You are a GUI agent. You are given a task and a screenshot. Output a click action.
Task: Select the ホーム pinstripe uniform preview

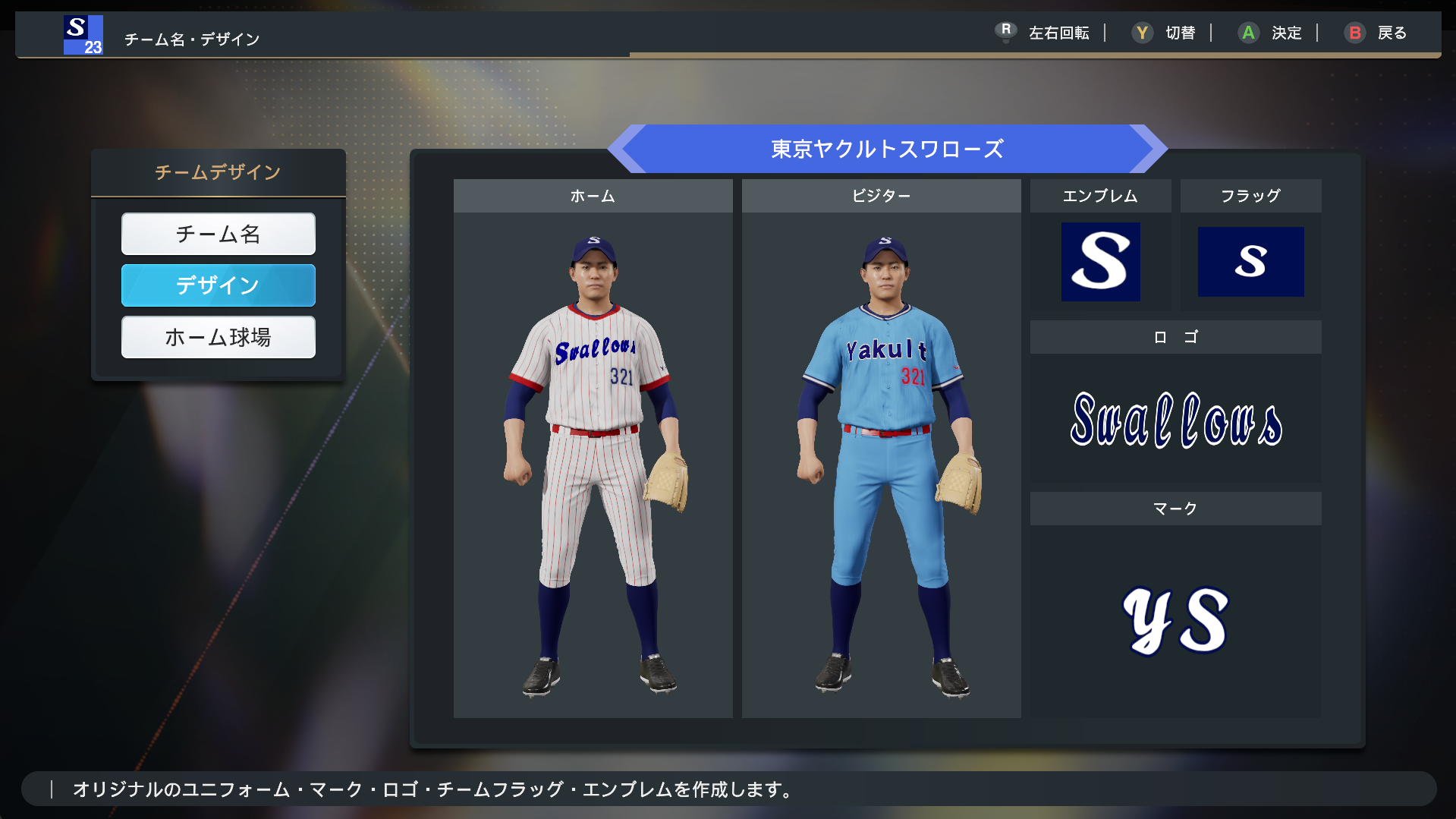593,463
